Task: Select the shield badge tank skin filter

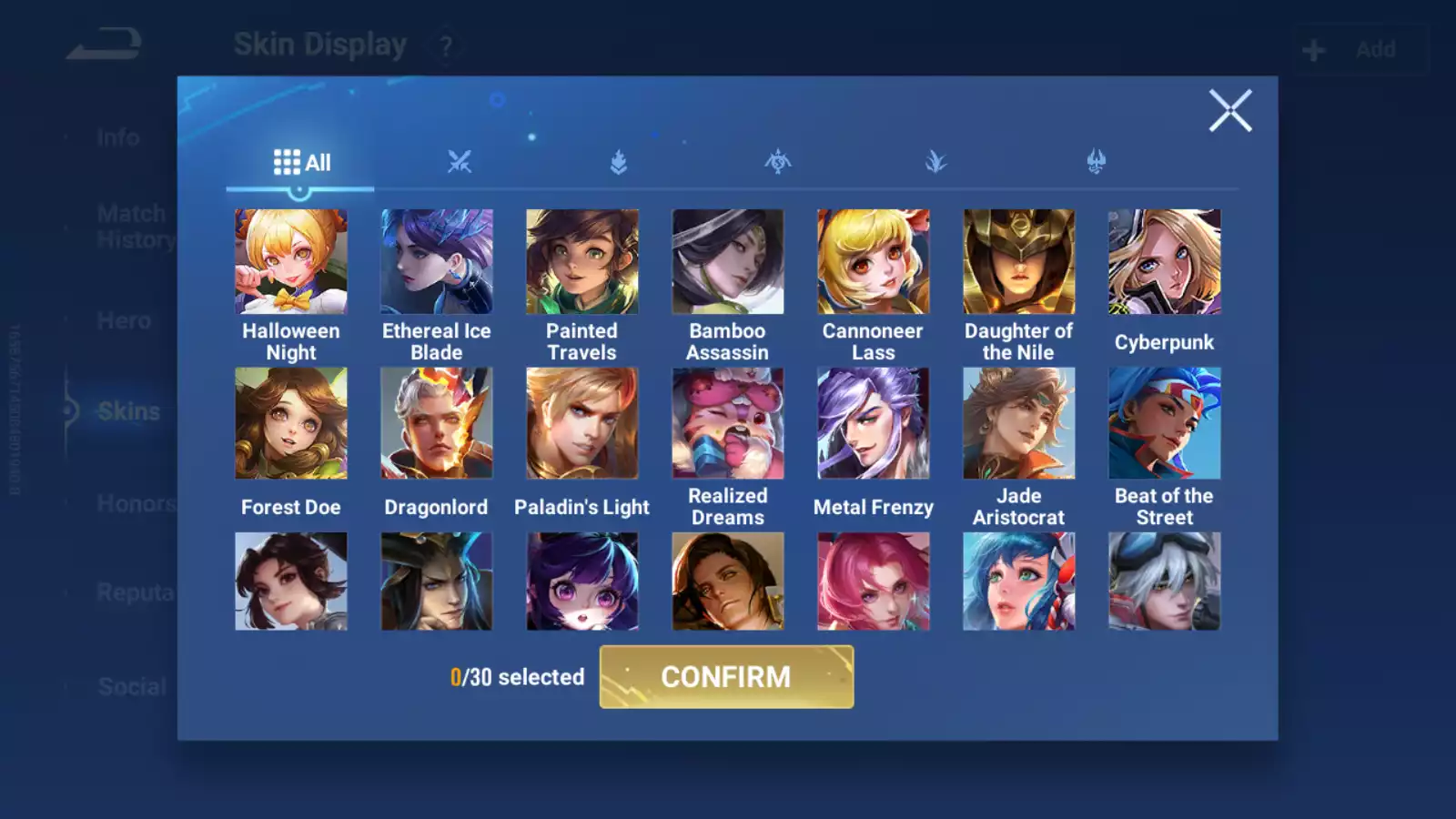Action: pyautogui.click(x=618, y=162)
